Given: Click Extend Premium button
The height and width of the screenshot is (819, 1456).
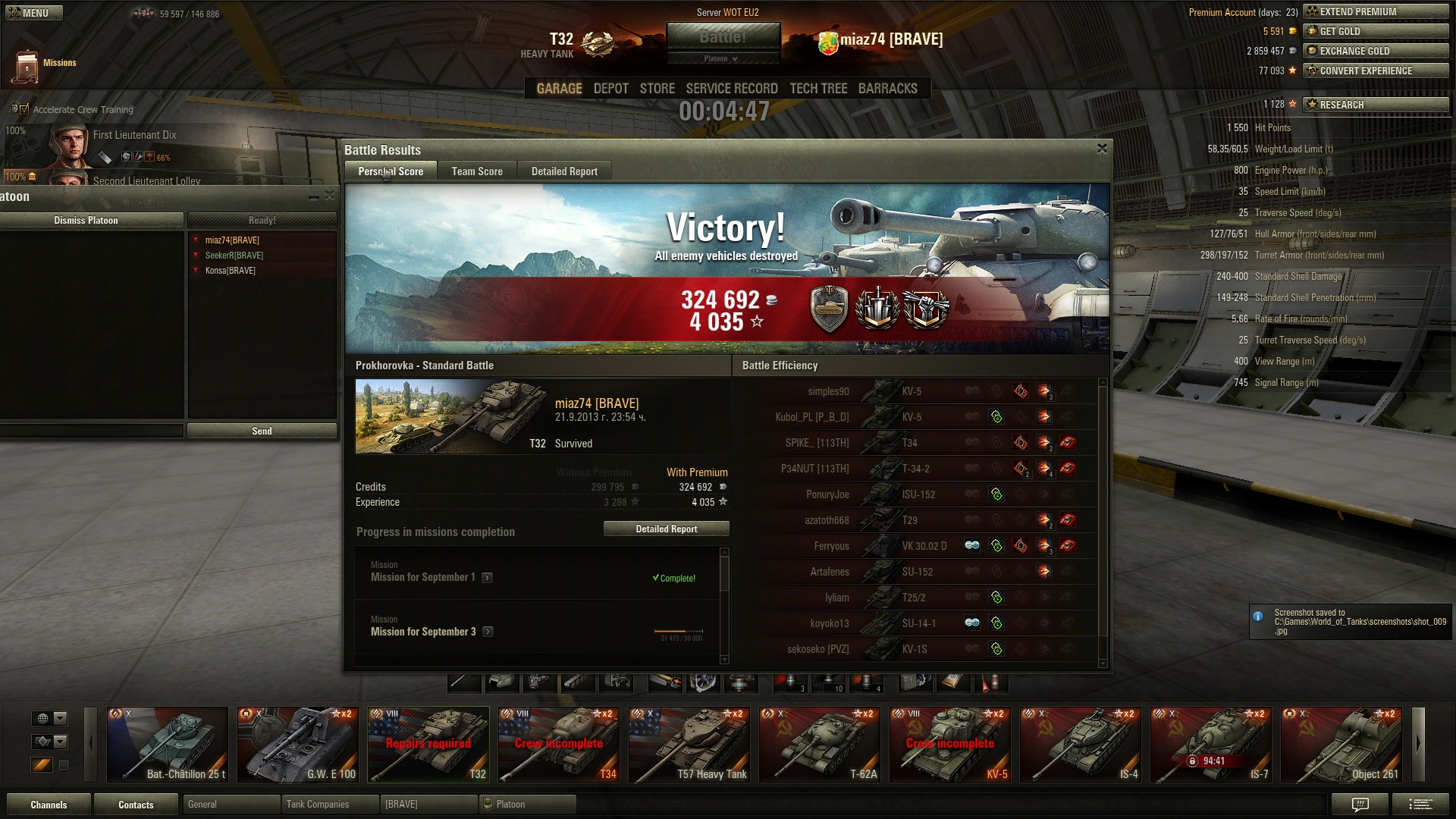Looking at the screenshot, I should coord(1376,11).
